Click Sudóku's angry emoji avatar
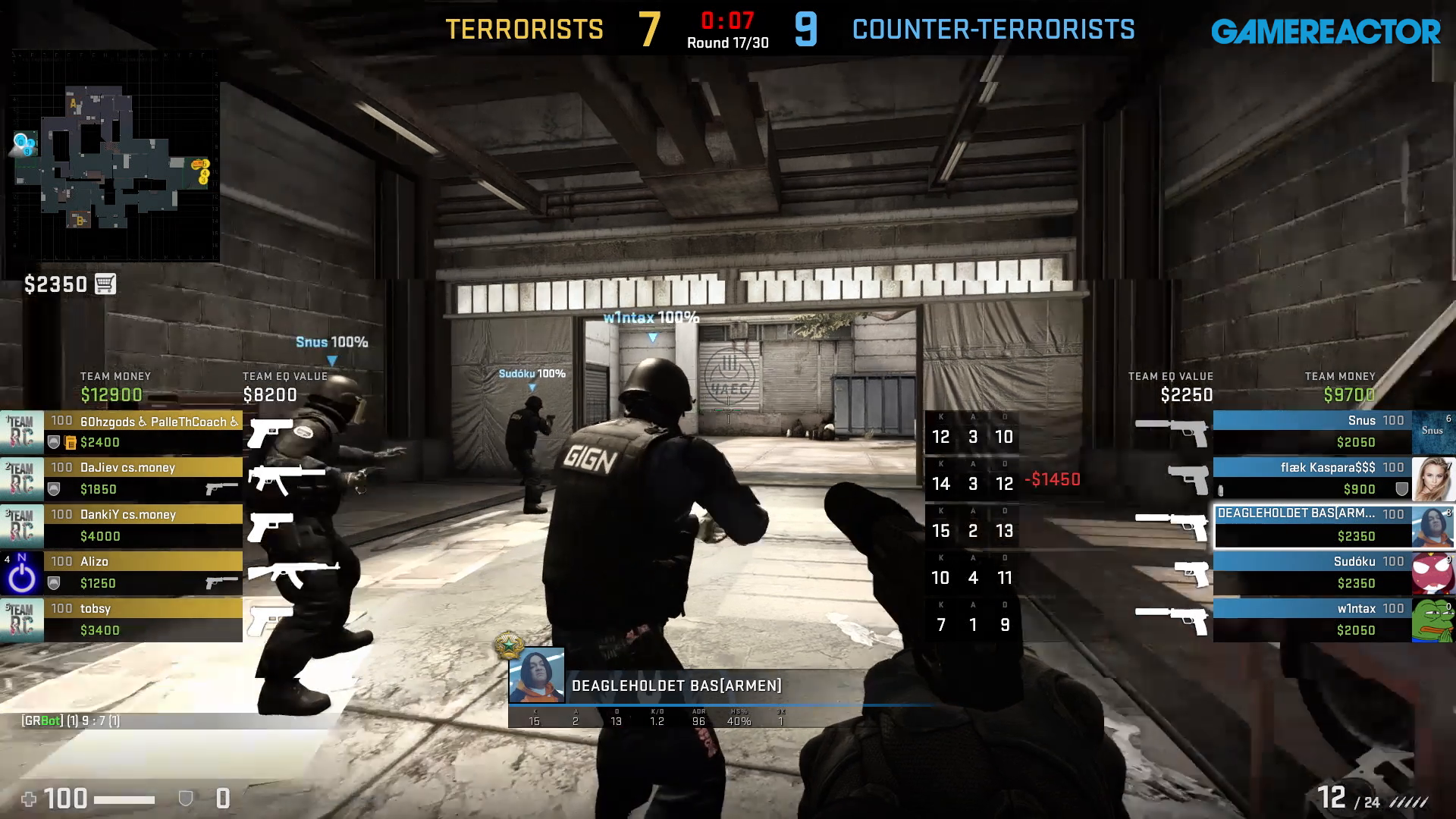 [1434, 572]
